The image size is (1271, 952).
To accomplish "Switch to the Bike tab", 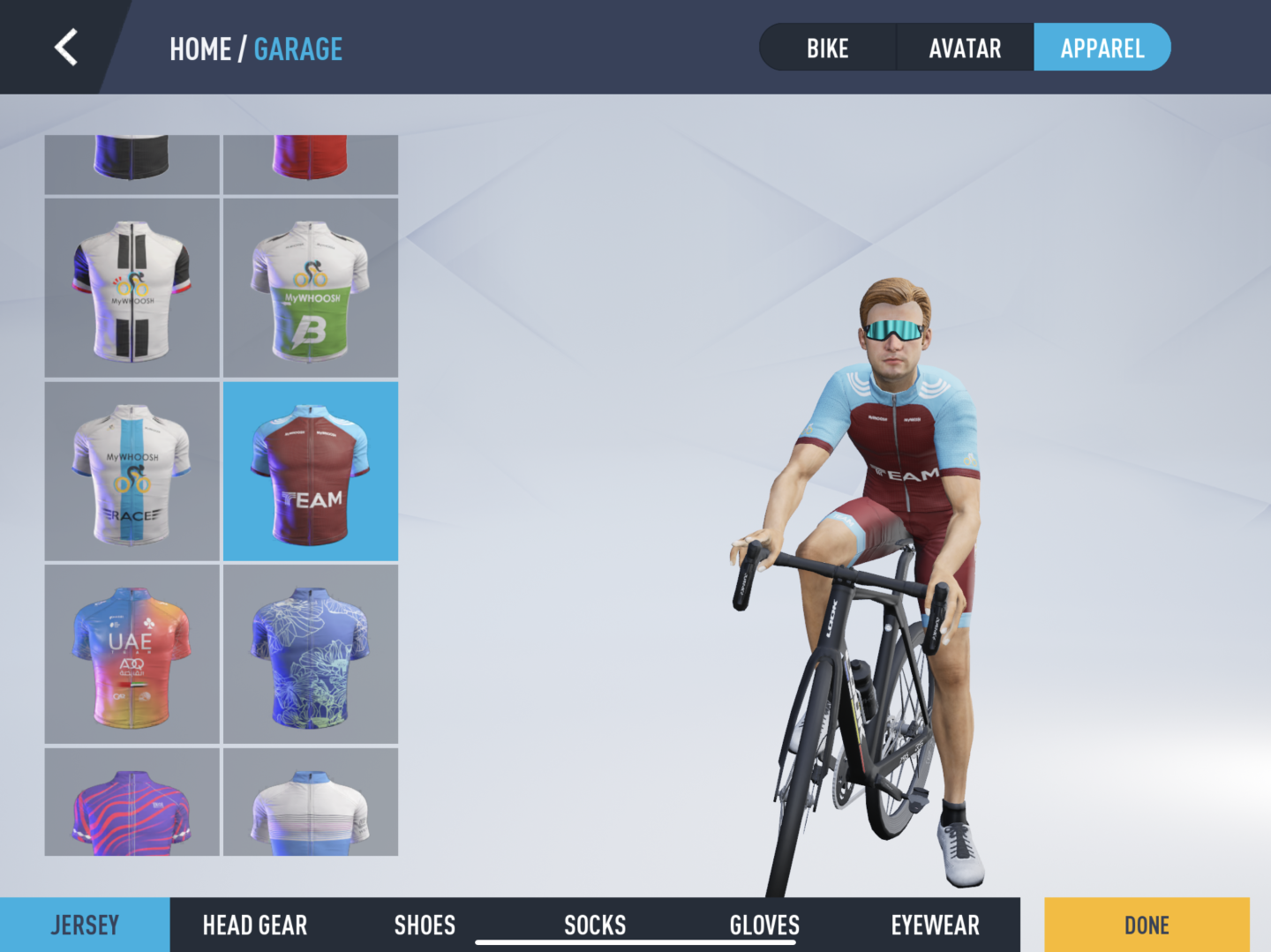I will (827, 49).
